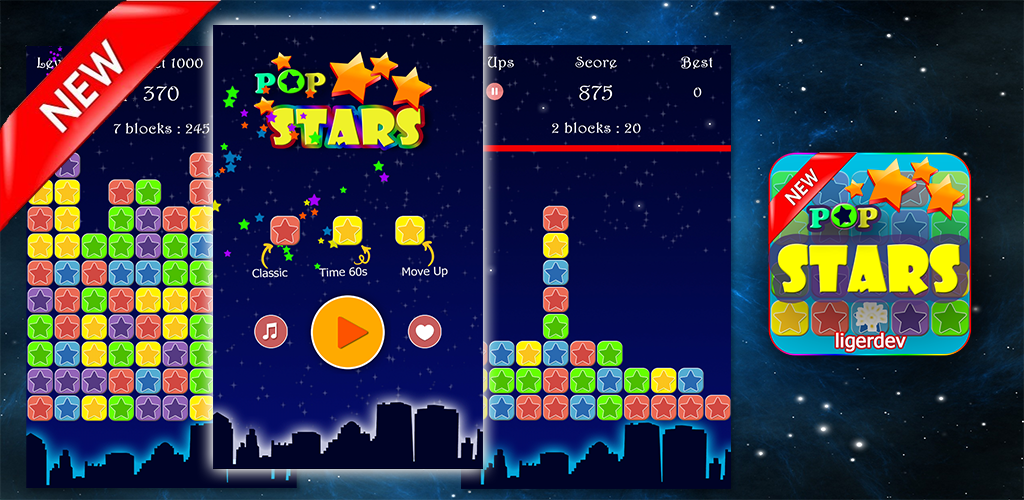Select the Classic game mode
The height and width of the screenshot is (500, 1024).
coord(285,231)
